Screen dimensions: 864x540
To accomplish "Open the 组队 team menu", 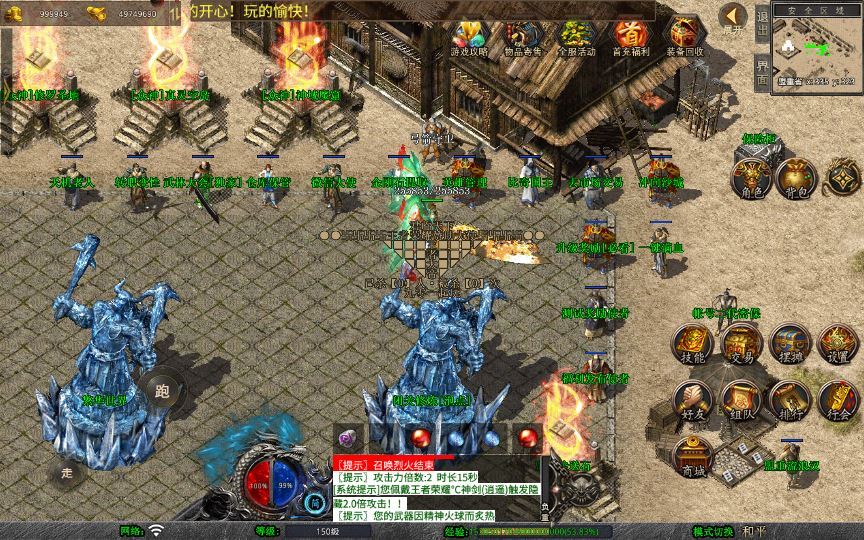I will click(741, 399).
